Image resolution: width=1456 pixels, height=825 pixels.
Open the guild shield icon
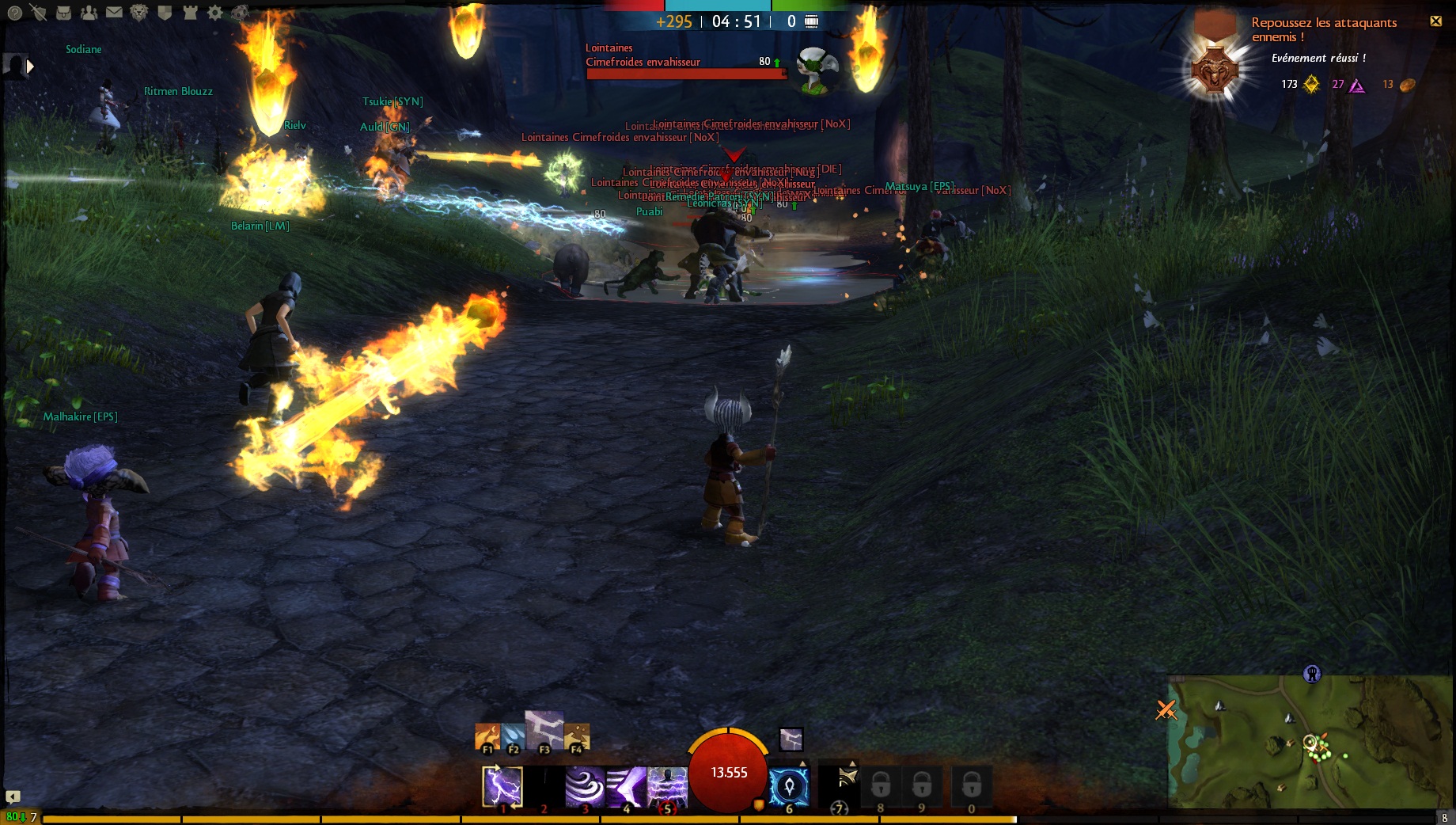(165, 13)
